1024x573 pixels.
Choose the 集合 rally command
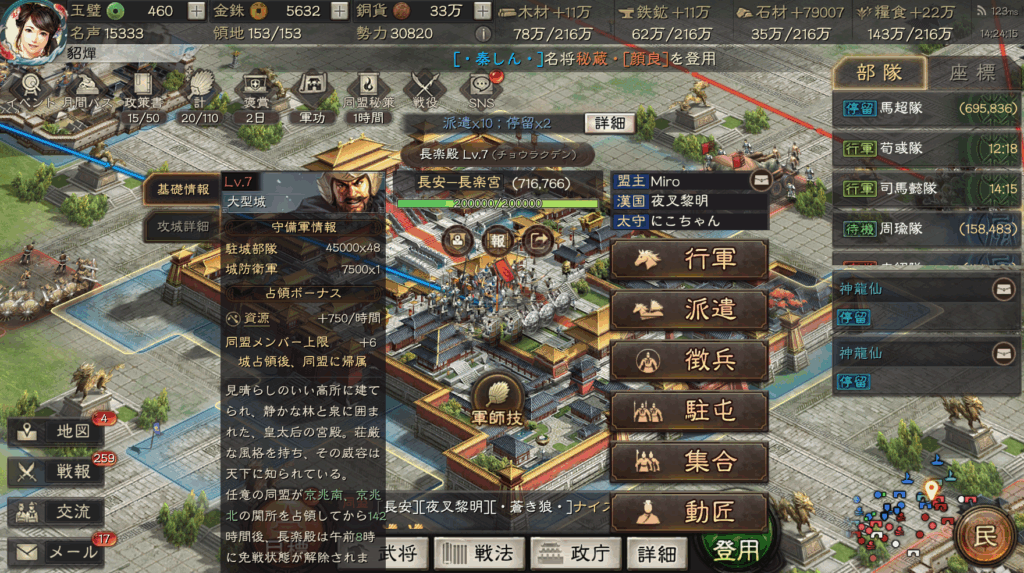coord(689,462)
